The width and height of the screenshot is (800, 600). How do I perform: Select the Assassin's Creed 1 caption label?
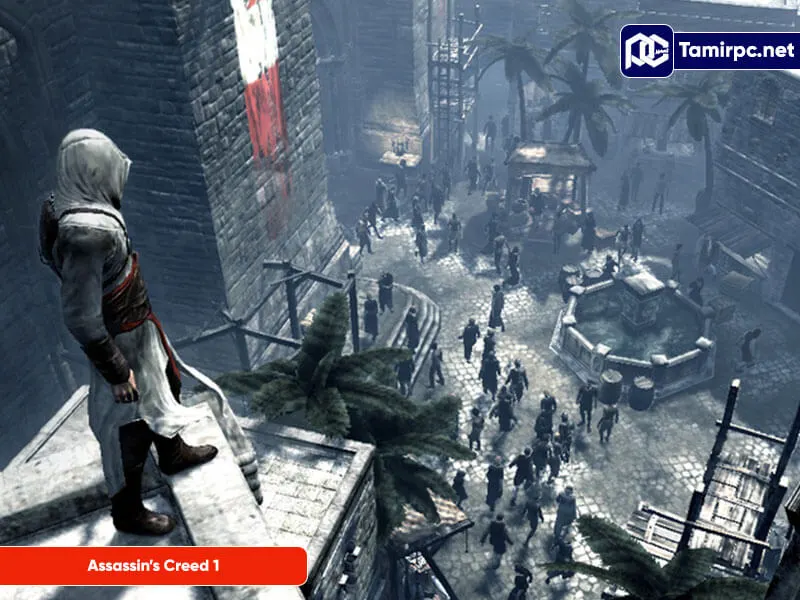tap(153, 566)
